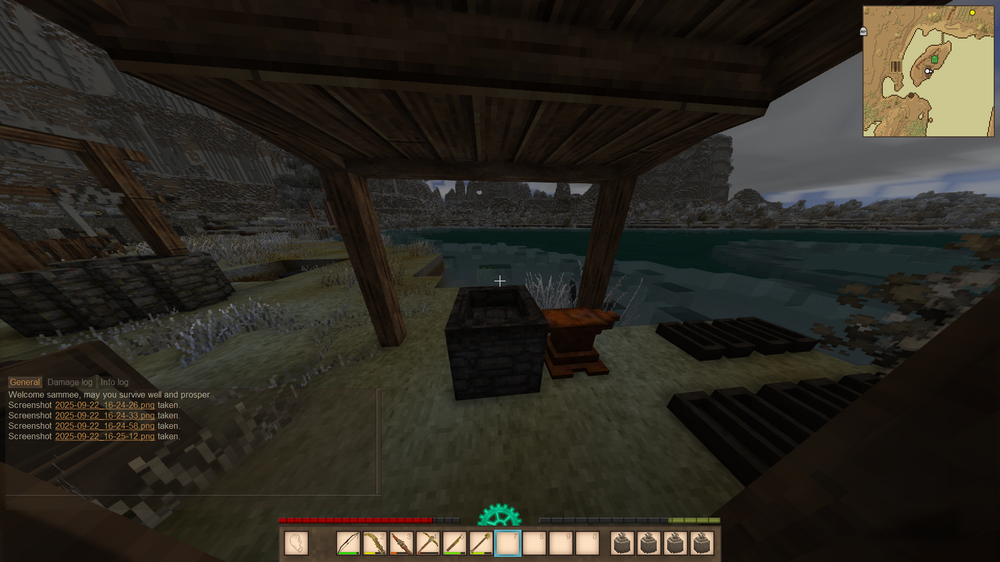This screenshot has width=1000, height=562.
Task: Equip the pickaxe in hotbar slot 4
Action: (x=428, y=543)
